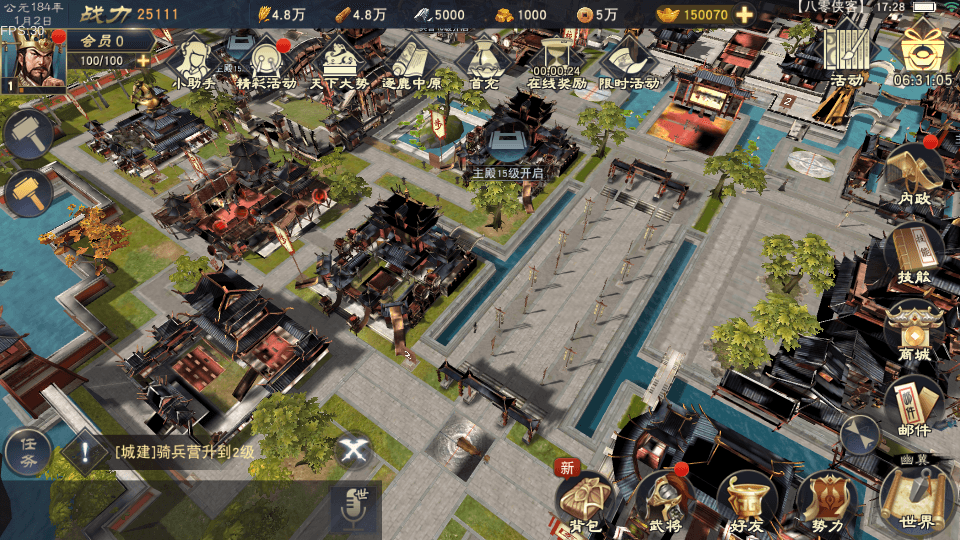Open the 天下大势 menu
This screenshot has height=540, width=960.
coord(338,62)
